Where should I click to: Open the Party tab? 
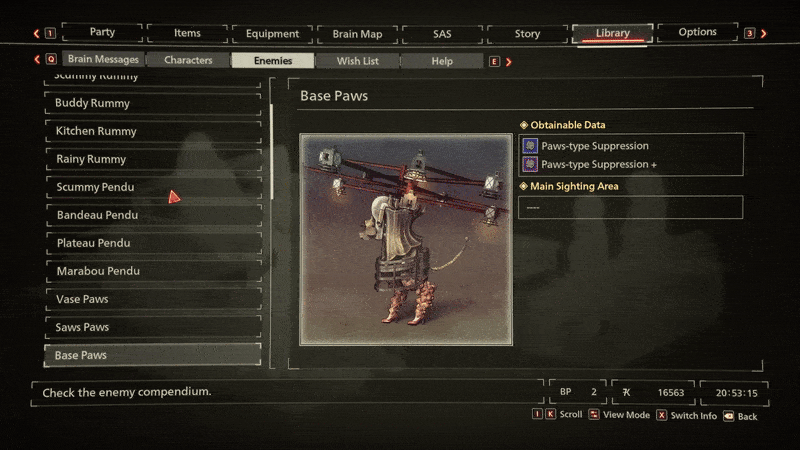click(x=101, y=33)
